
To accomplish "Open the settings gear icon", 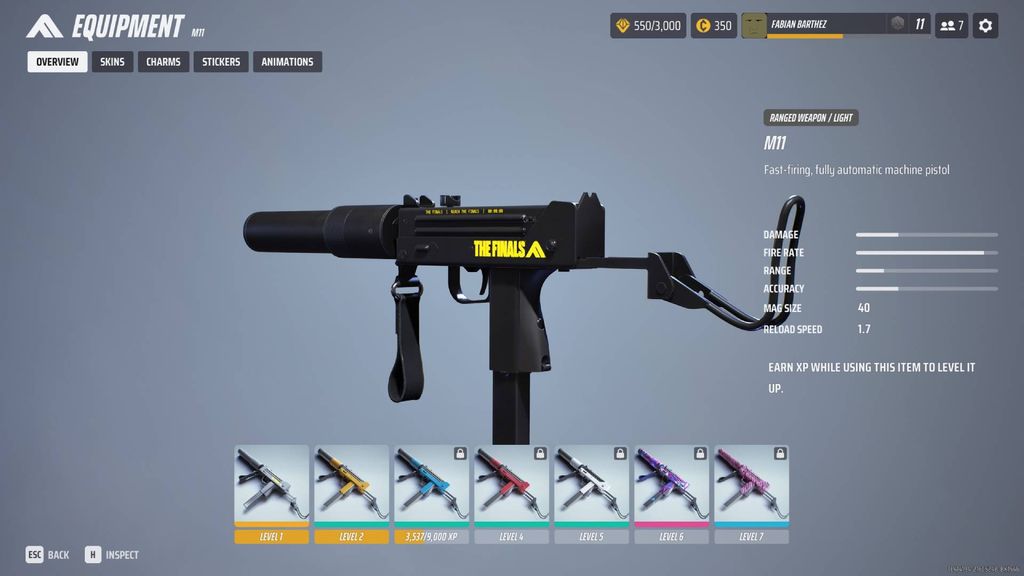I will [x=985, y=25].
